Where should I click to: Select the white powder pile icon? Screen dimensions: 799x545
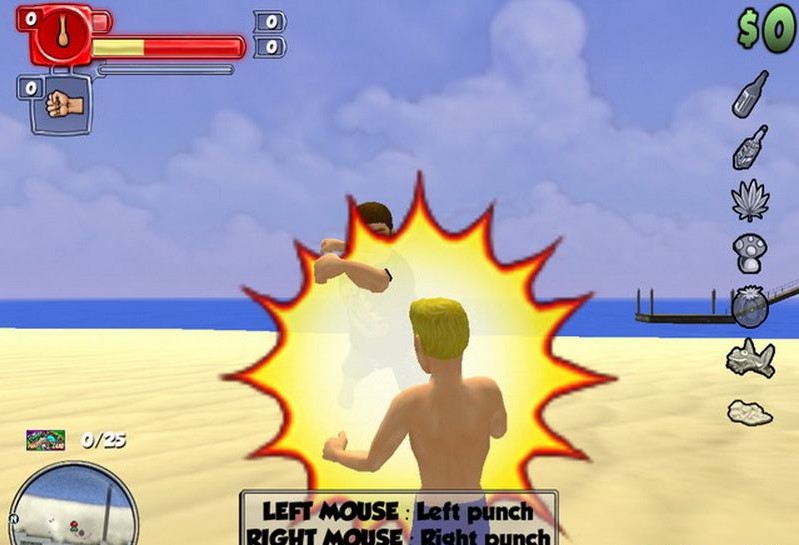coord(749,411)
